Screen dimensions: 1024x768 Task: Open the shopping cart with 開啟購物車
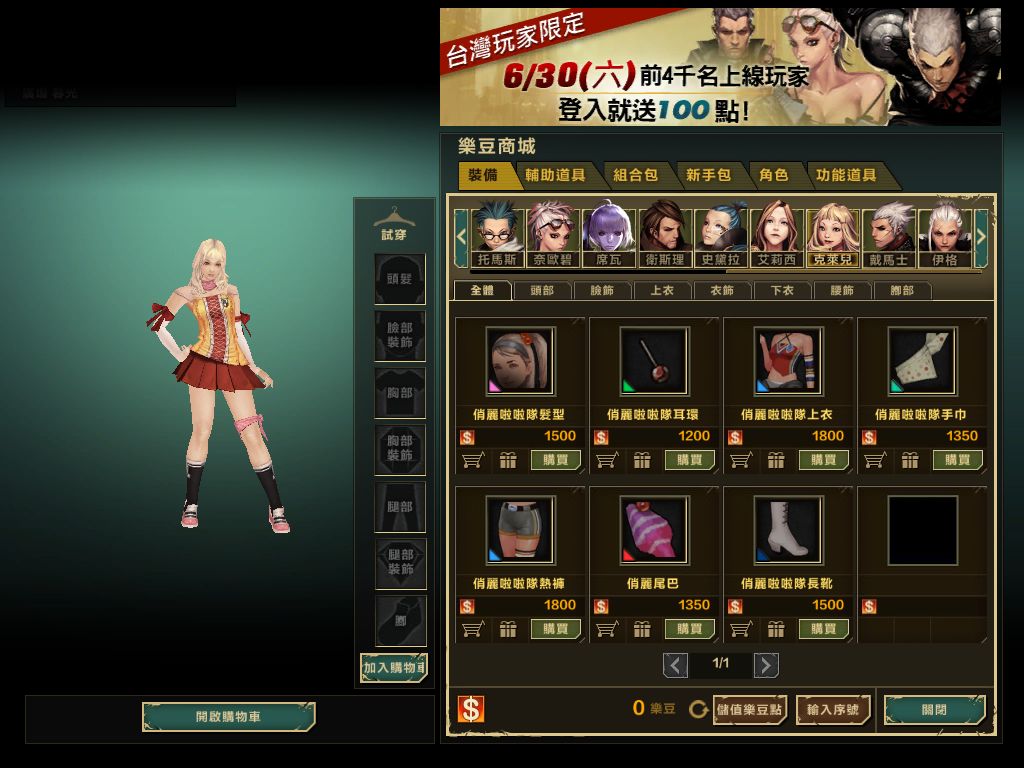(228, 717)
